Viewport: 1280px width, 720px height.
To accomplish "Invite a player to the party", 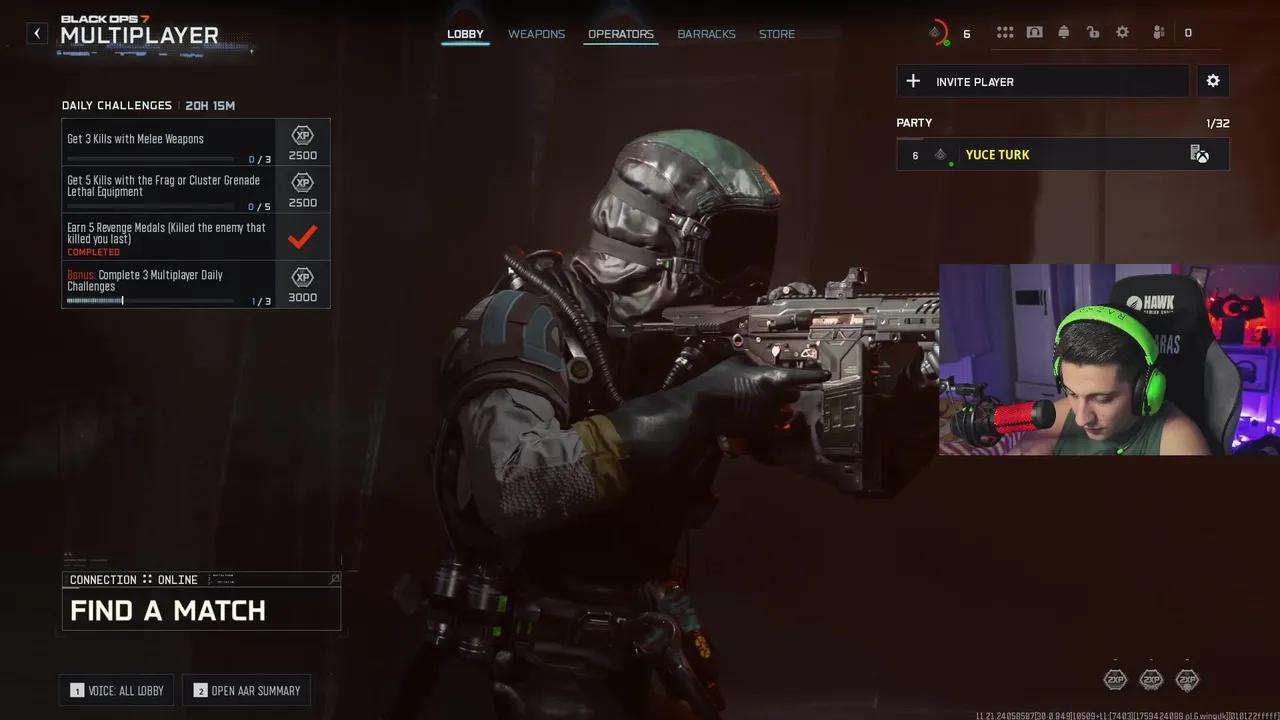I will [x=1042, y=81].
